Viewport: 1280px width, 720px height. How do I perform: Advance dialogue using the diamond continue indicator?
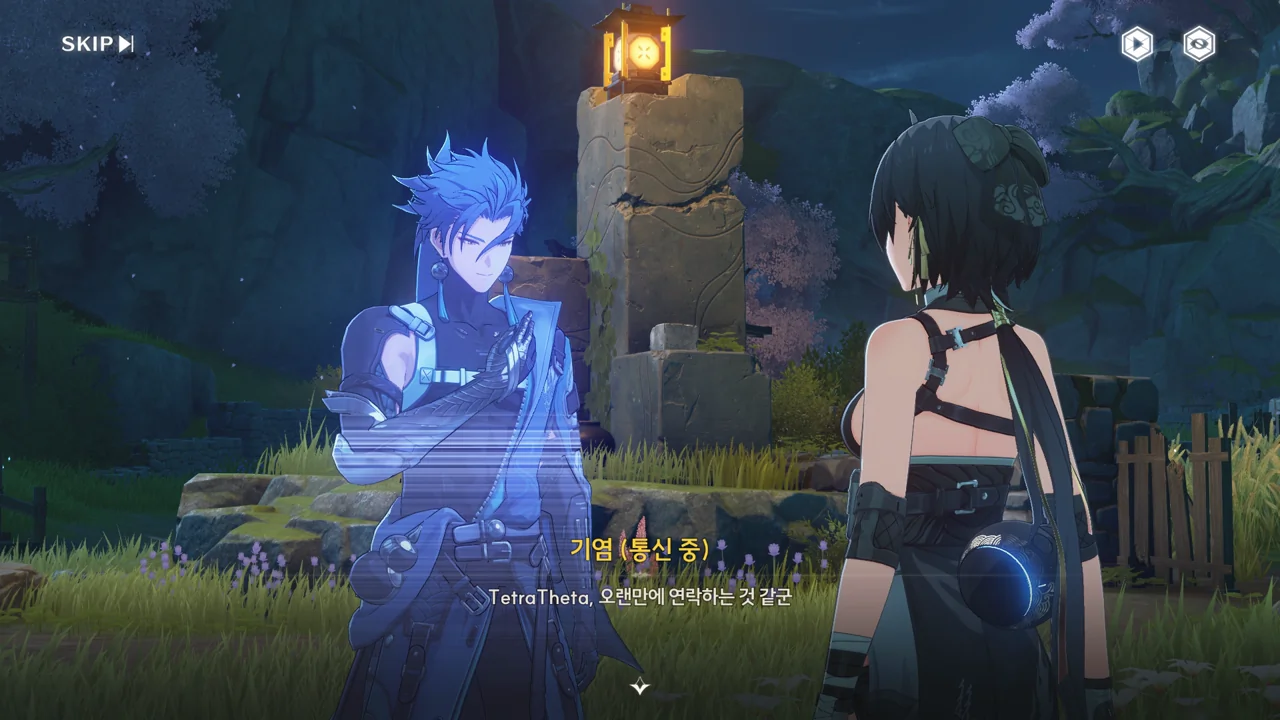click(640, 686)
